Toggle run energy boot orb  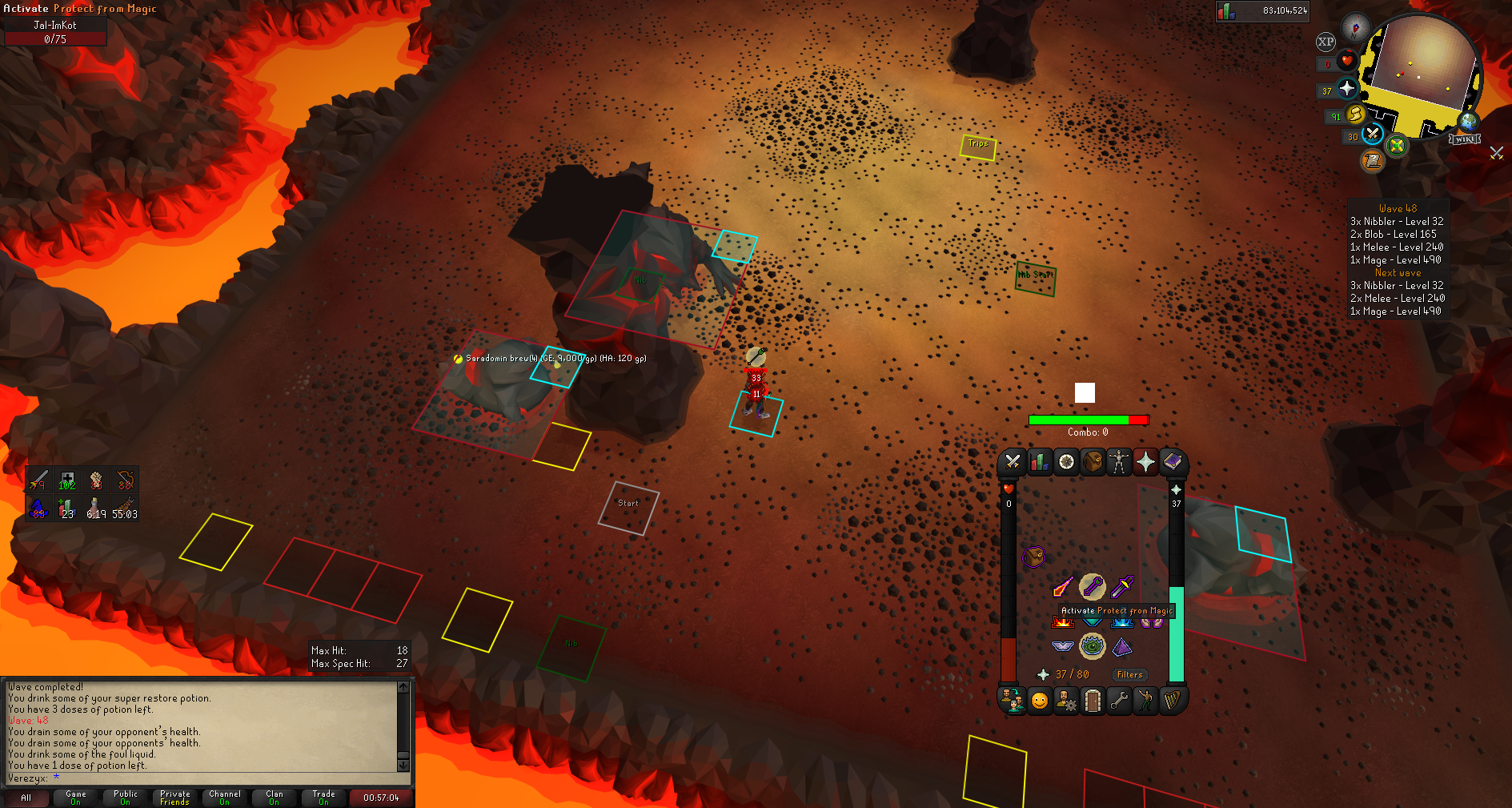[x=1355, y=115]
